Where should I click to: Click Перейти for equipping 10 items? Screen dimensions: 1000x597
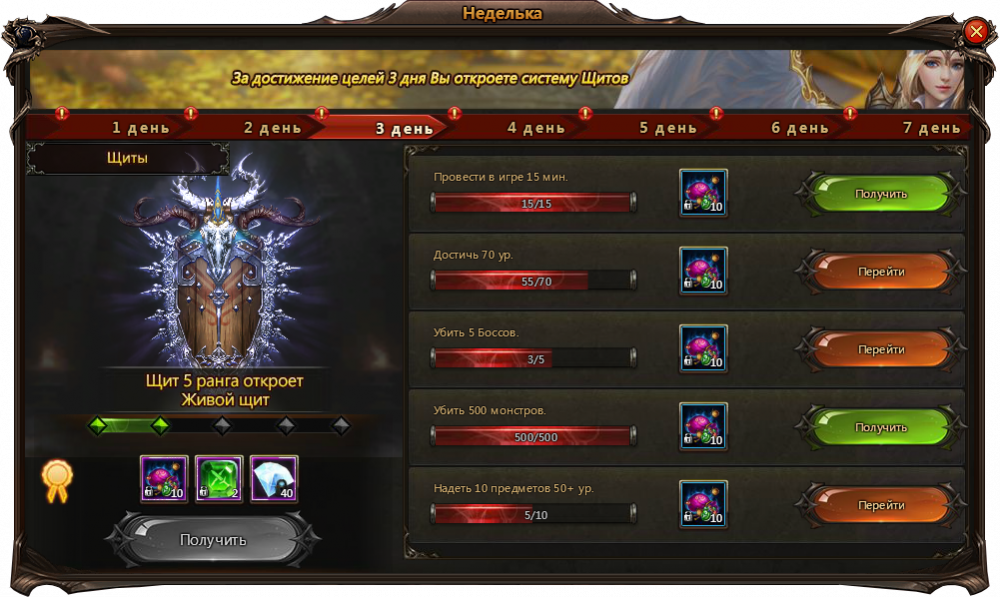(x=880, y=505)
